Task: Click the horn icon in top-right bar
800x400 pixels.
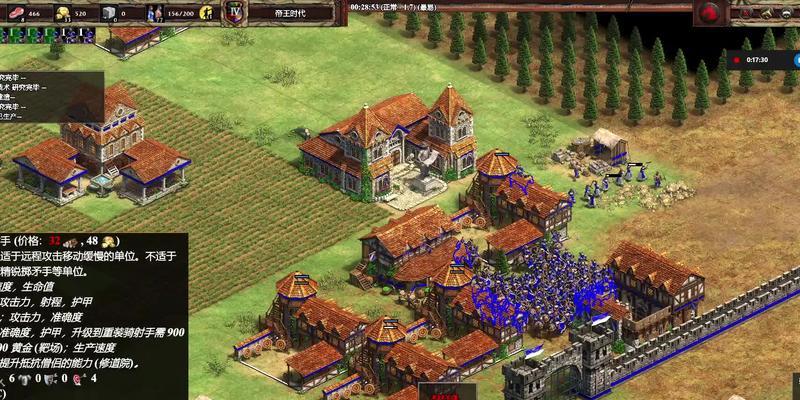Action: click(x=767, y=13)
